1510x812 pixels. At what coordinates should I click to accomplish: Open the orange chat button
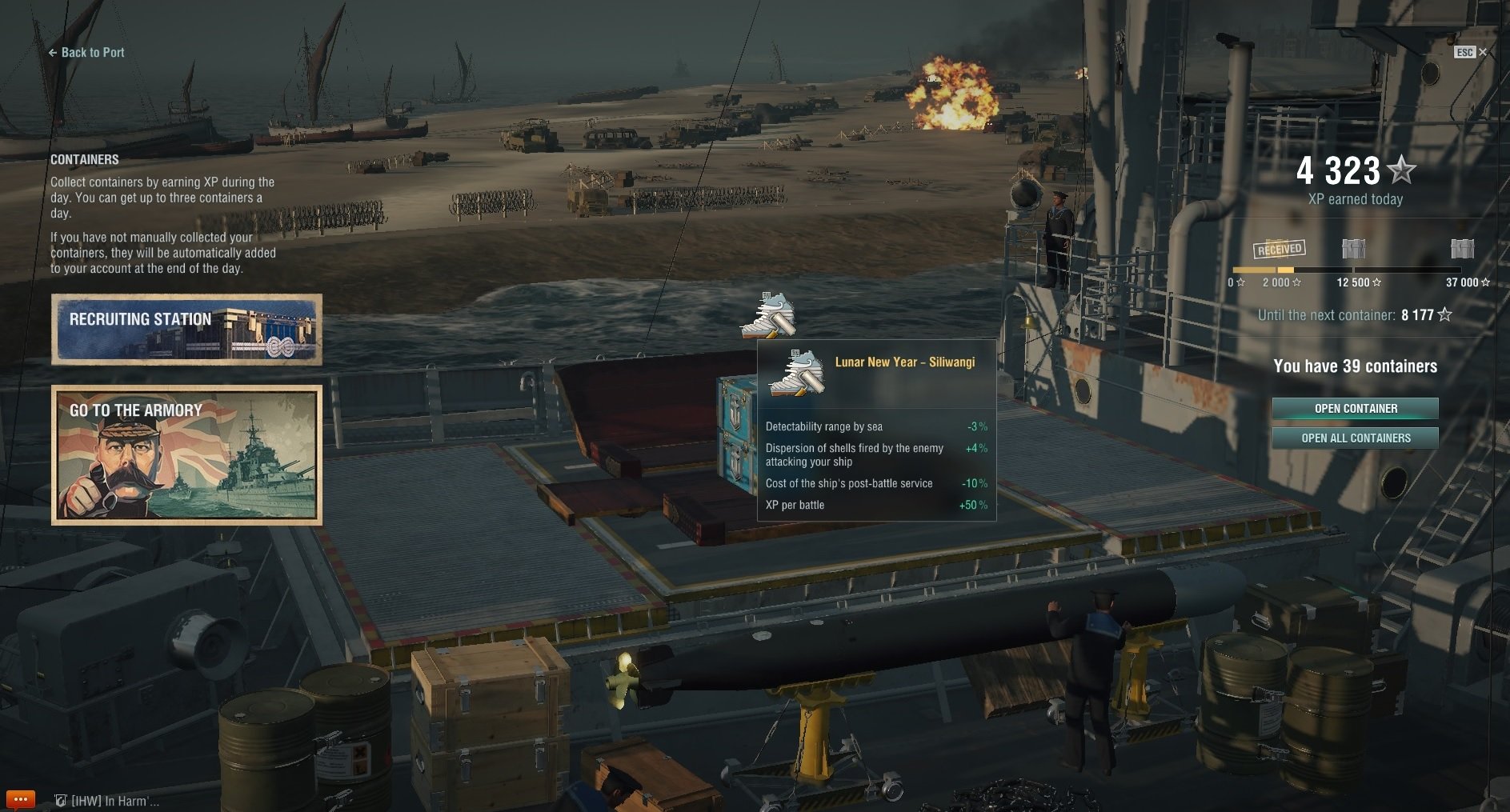point(20,799)
